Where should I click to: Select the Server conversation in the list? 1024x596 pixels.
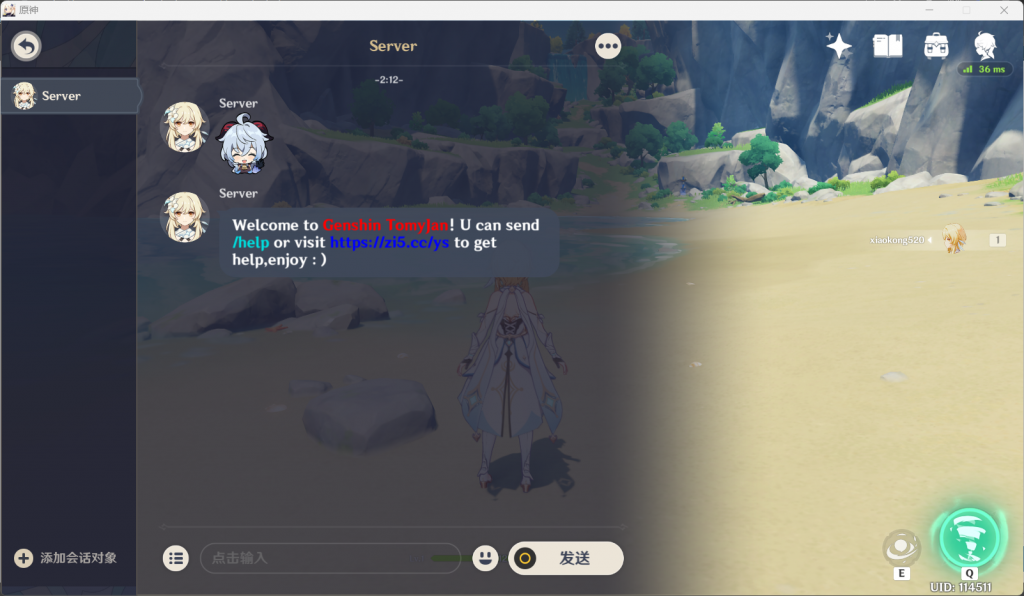pos(70,96)
